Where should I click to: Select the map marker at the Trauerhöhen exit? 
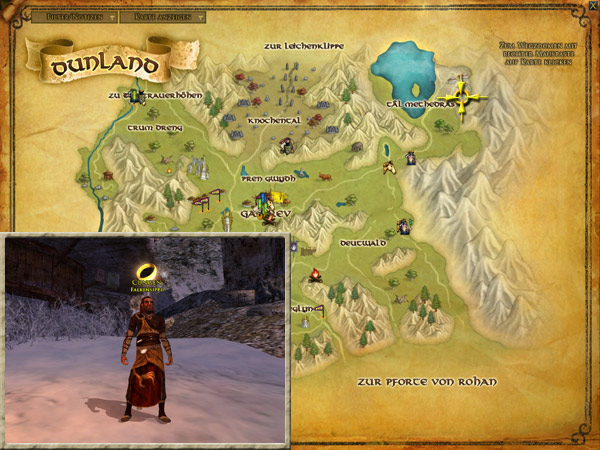click(x=126, y=96)
